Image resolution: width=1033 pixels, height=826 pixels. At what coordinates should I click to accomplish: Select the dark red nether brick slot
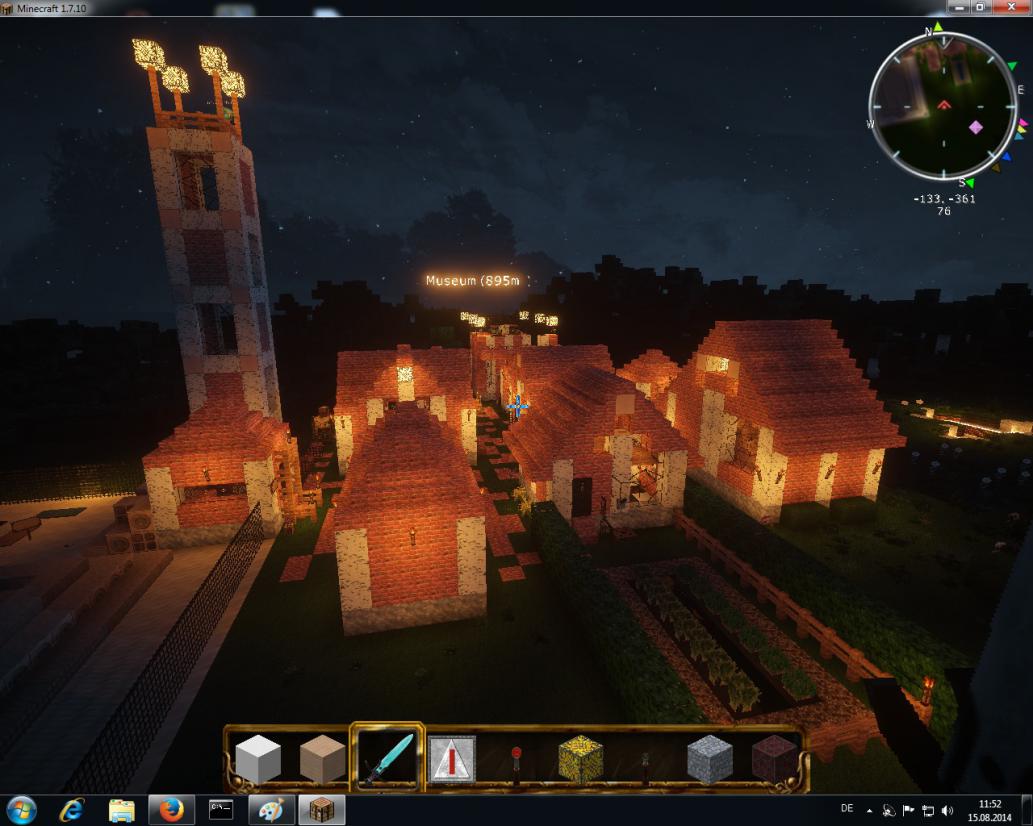(773, 760)
